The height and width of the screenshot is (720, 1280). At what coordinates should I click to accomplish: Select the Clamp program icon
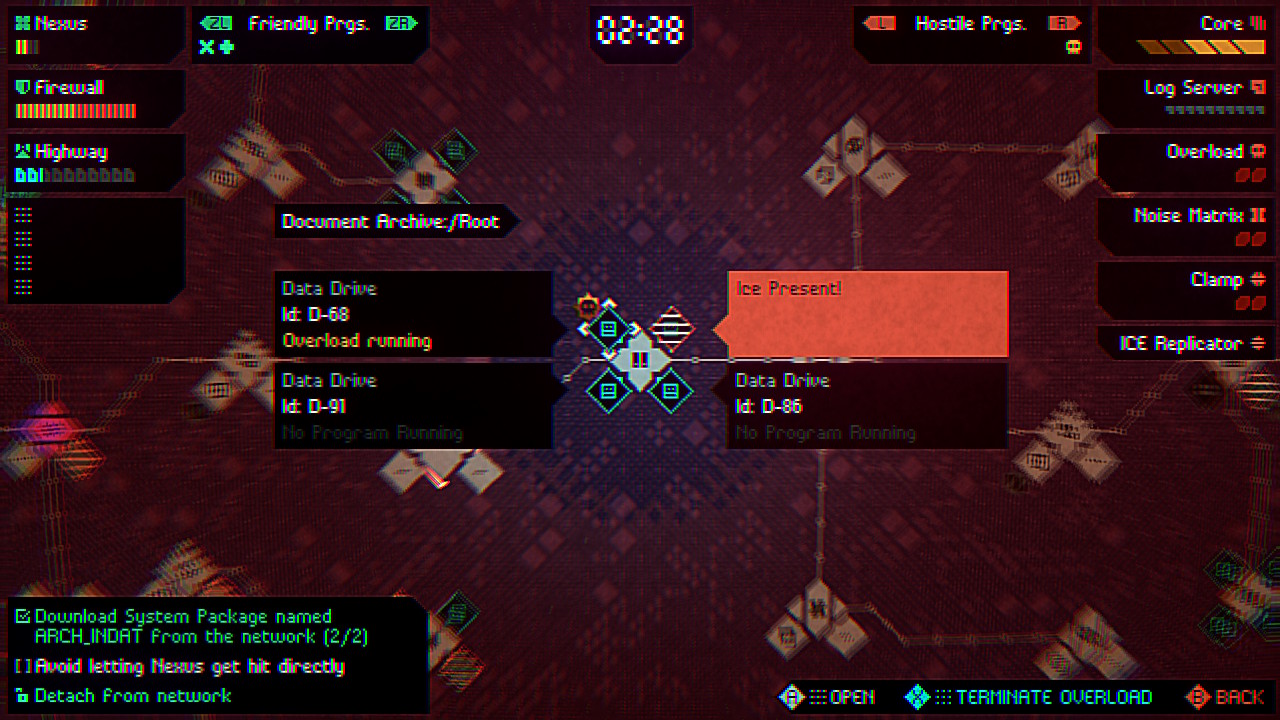[x=1257, y=279]
